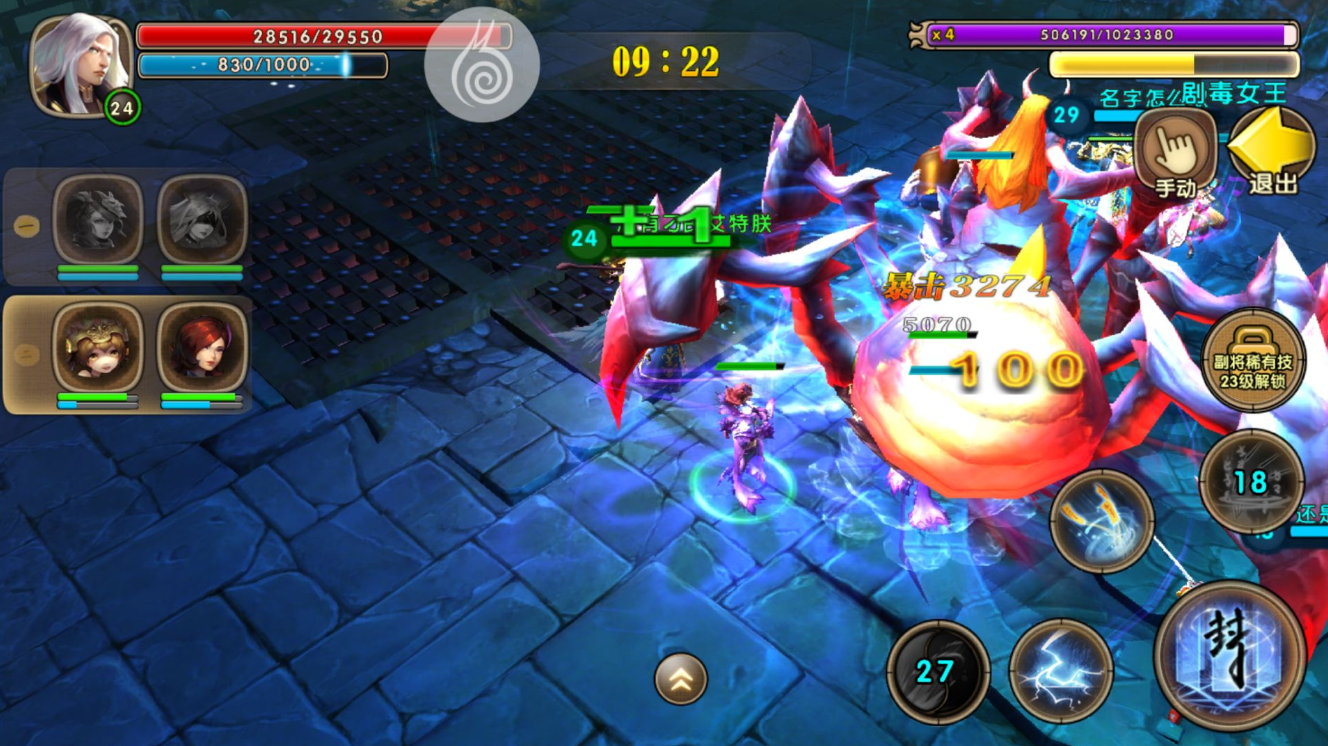
Task: Exit the battle with the 退出 arrow
Action: tap(1271, 150)
